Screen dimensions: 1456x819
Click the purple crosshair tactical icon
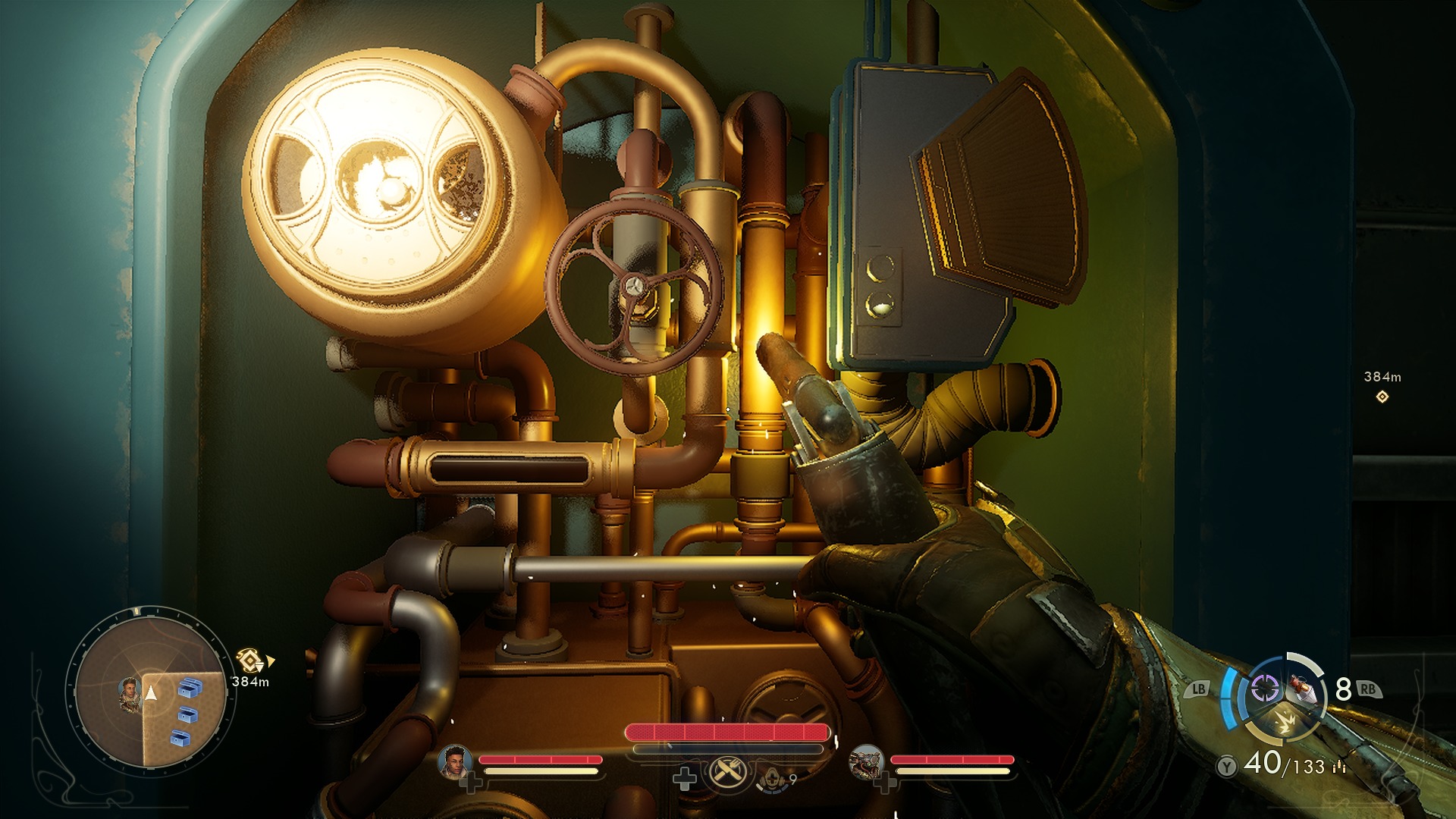click(x=1265, y=689)
